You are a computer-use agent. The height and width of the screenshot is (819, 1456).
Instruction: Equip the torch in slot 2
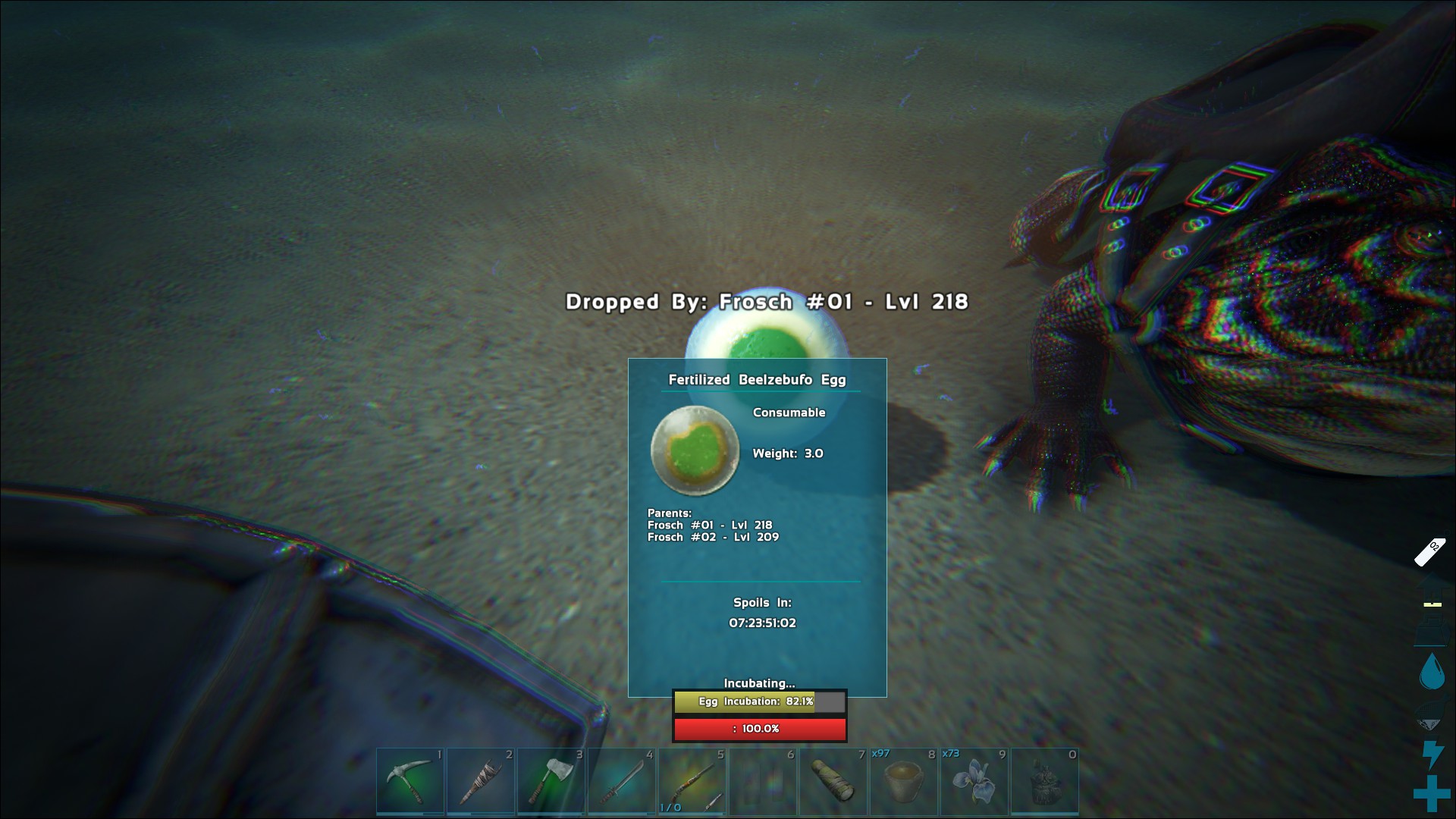click(x=481, y=781)
